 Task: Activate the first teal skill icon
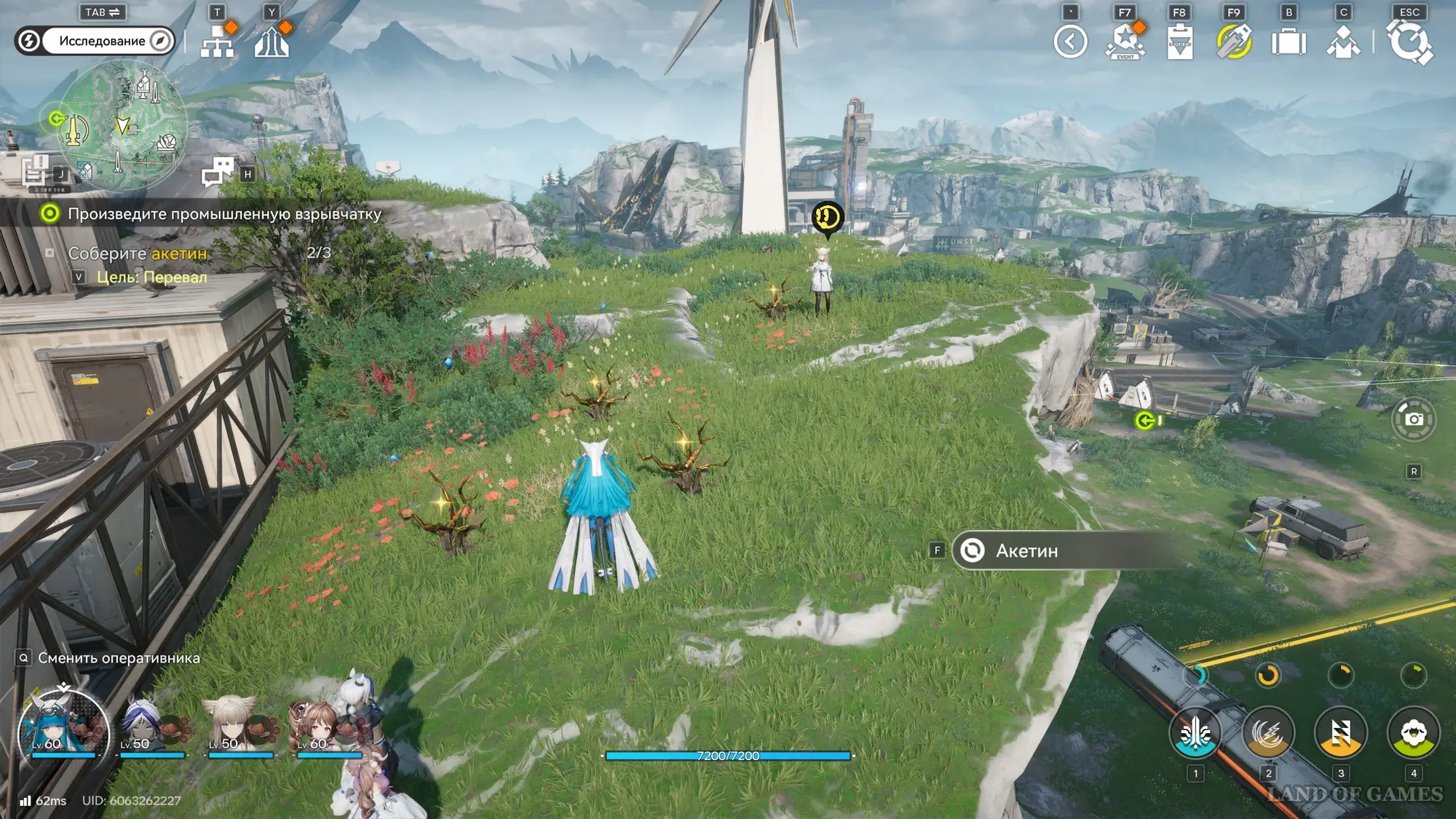1195,734
